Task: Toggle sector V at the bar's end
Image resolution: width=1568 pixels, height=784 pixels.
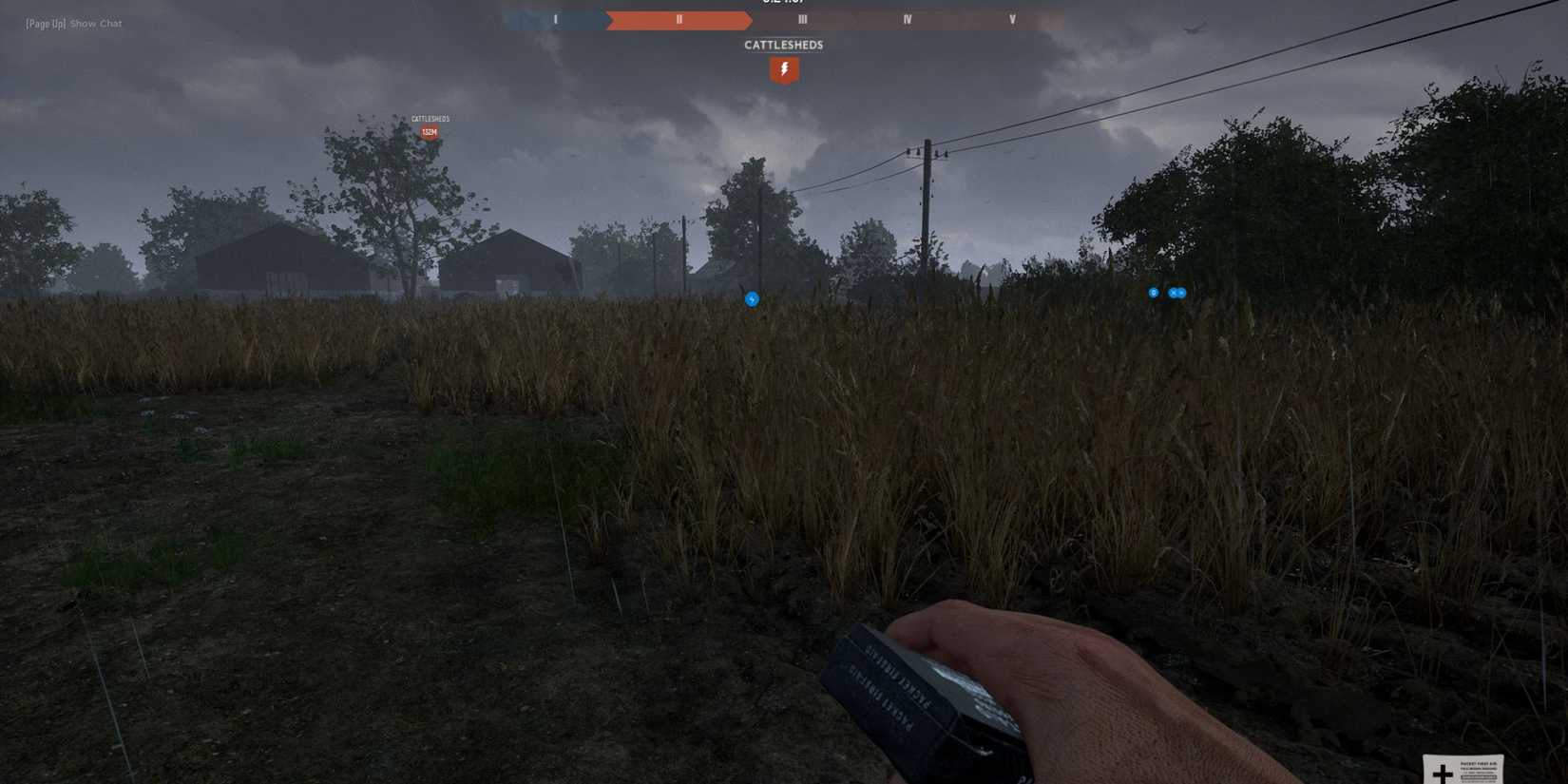Action: (1012, 18)
